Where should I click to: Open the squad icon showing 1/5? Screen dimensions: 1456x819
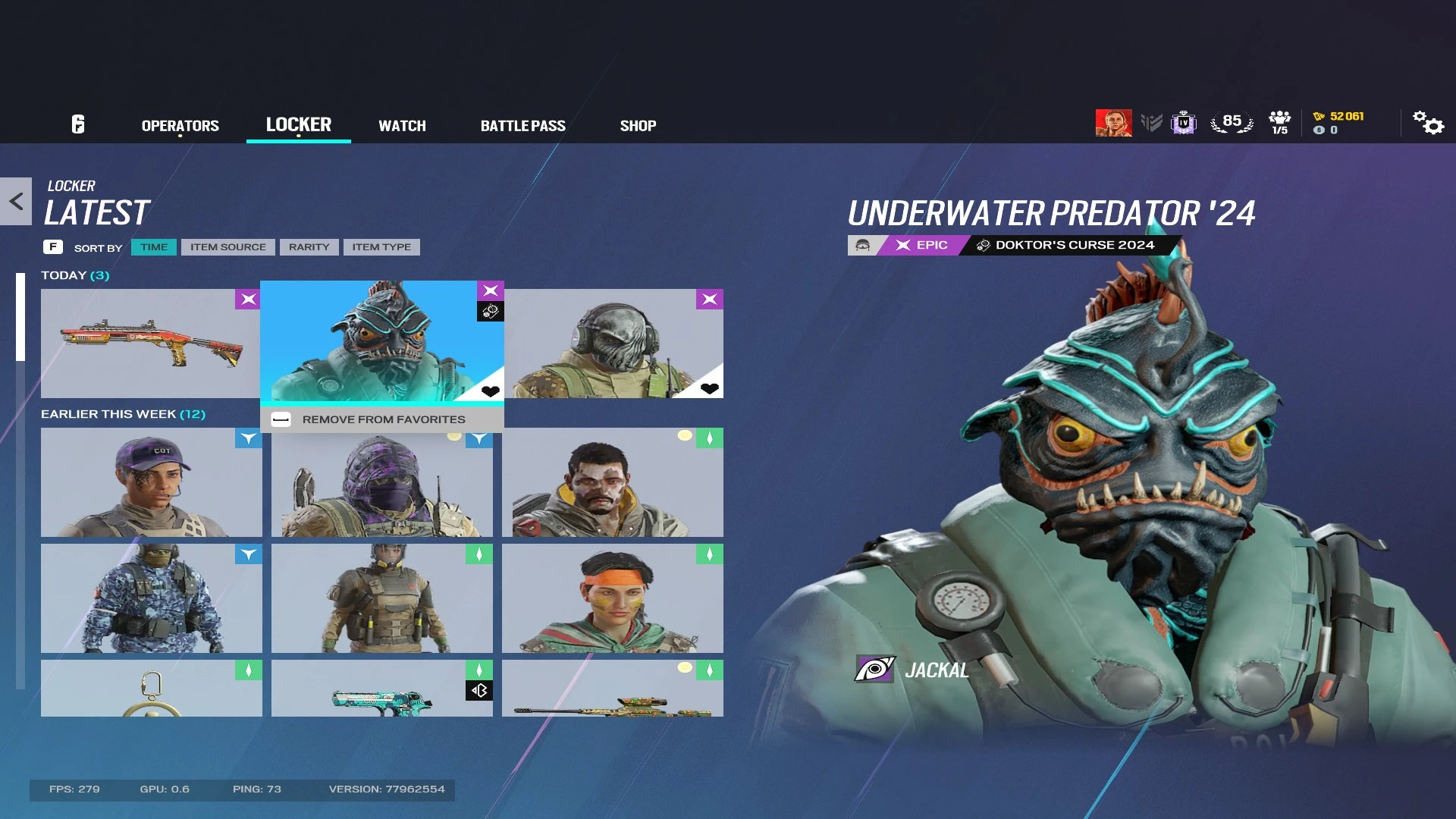[1279, 121]
